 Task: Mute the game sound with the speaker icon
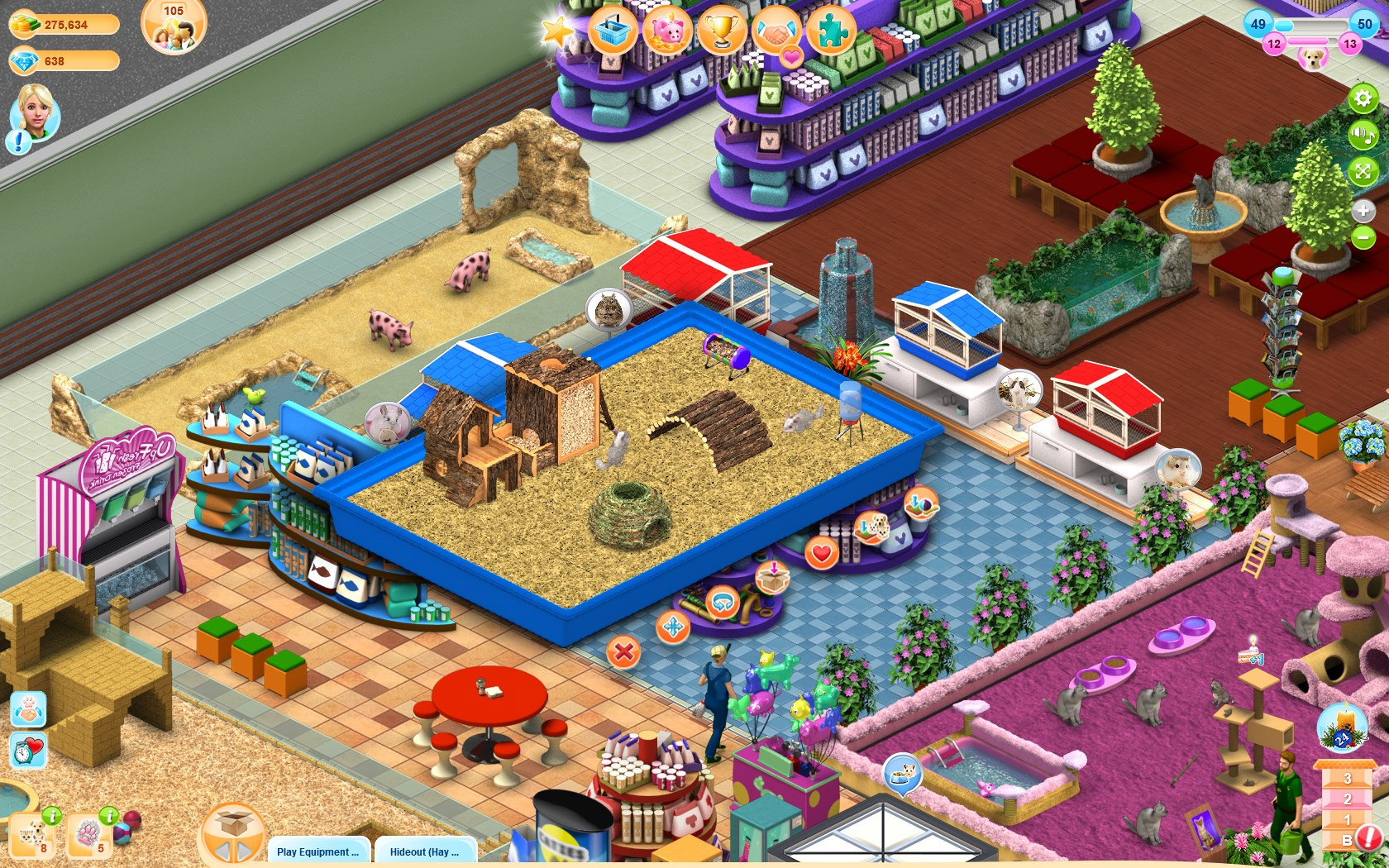[x=1363, y=134]
